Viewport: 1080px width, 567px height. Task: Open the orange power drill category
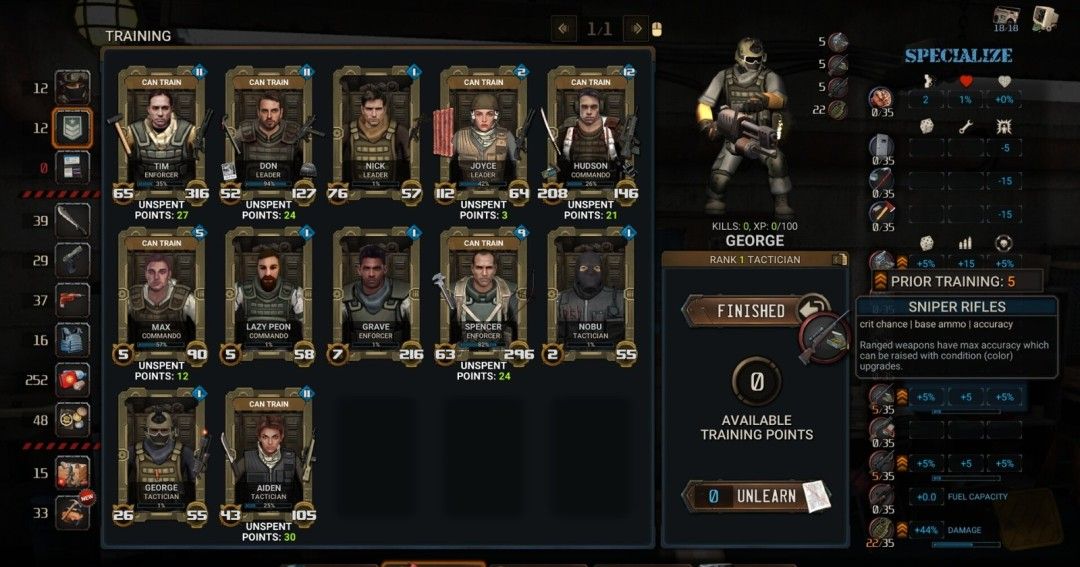coord(73,300)
